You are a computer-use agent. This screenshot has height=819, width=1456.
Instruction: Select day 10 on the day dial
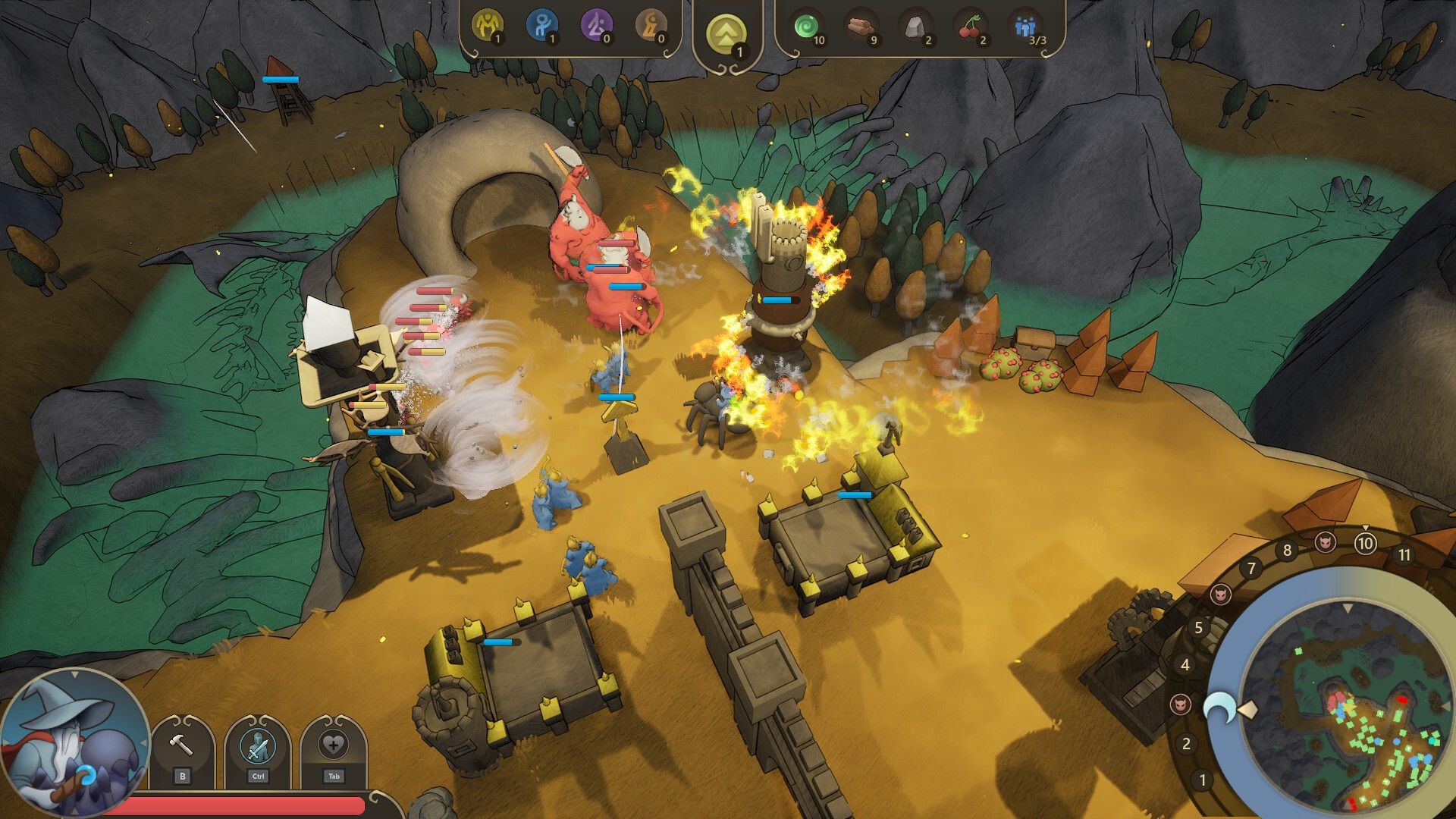point(1365,543)
